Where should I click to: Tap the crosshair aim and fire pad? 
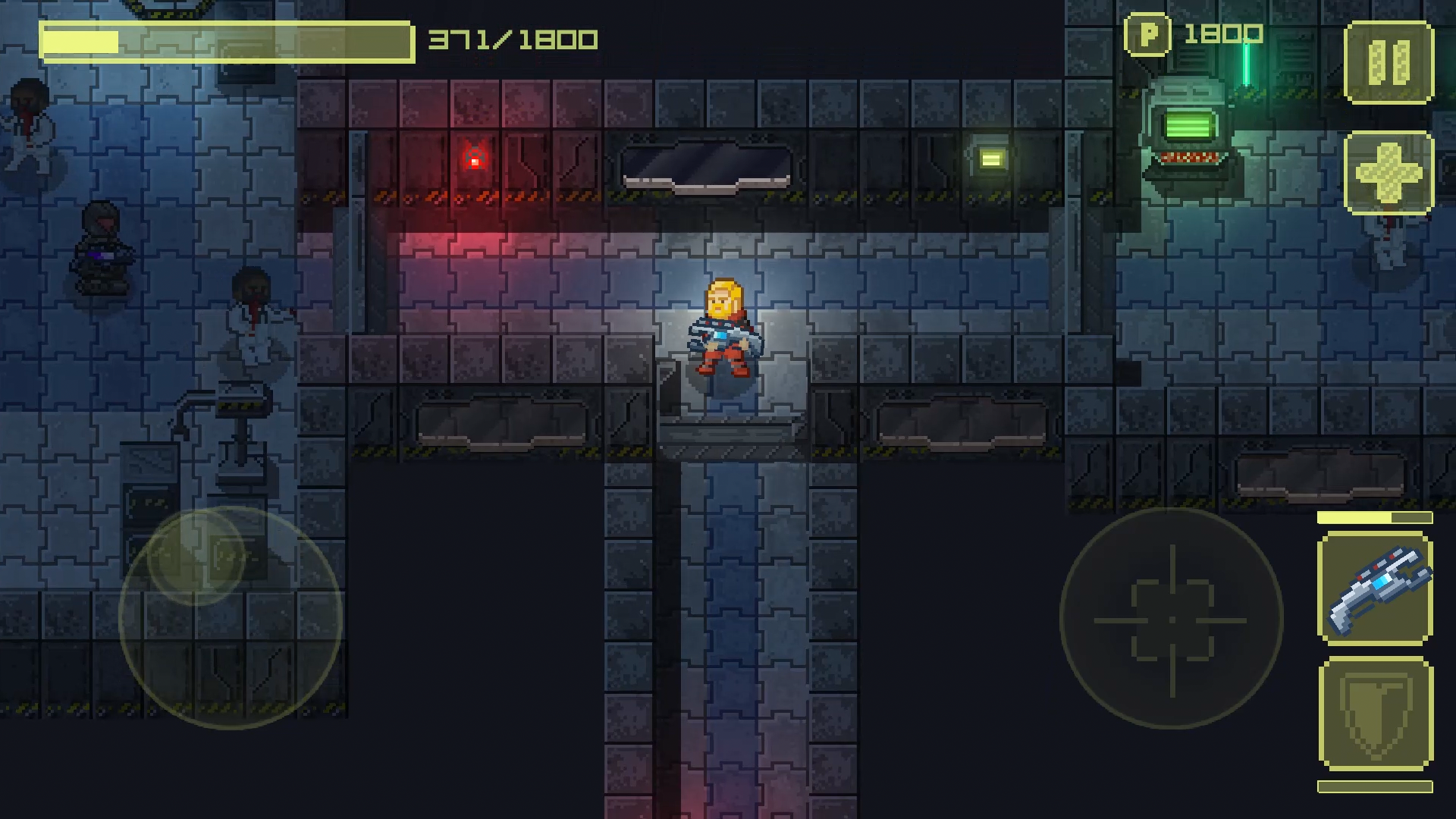[1171, 619]
